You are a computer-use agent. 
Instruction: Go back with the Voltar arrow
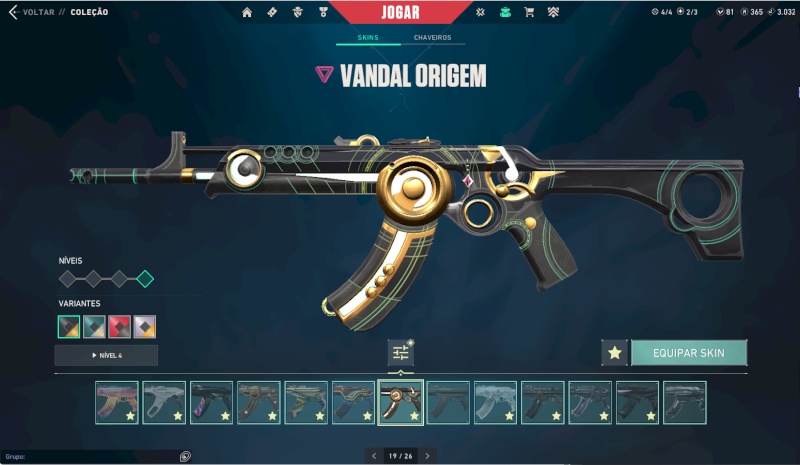click(13, 12)
